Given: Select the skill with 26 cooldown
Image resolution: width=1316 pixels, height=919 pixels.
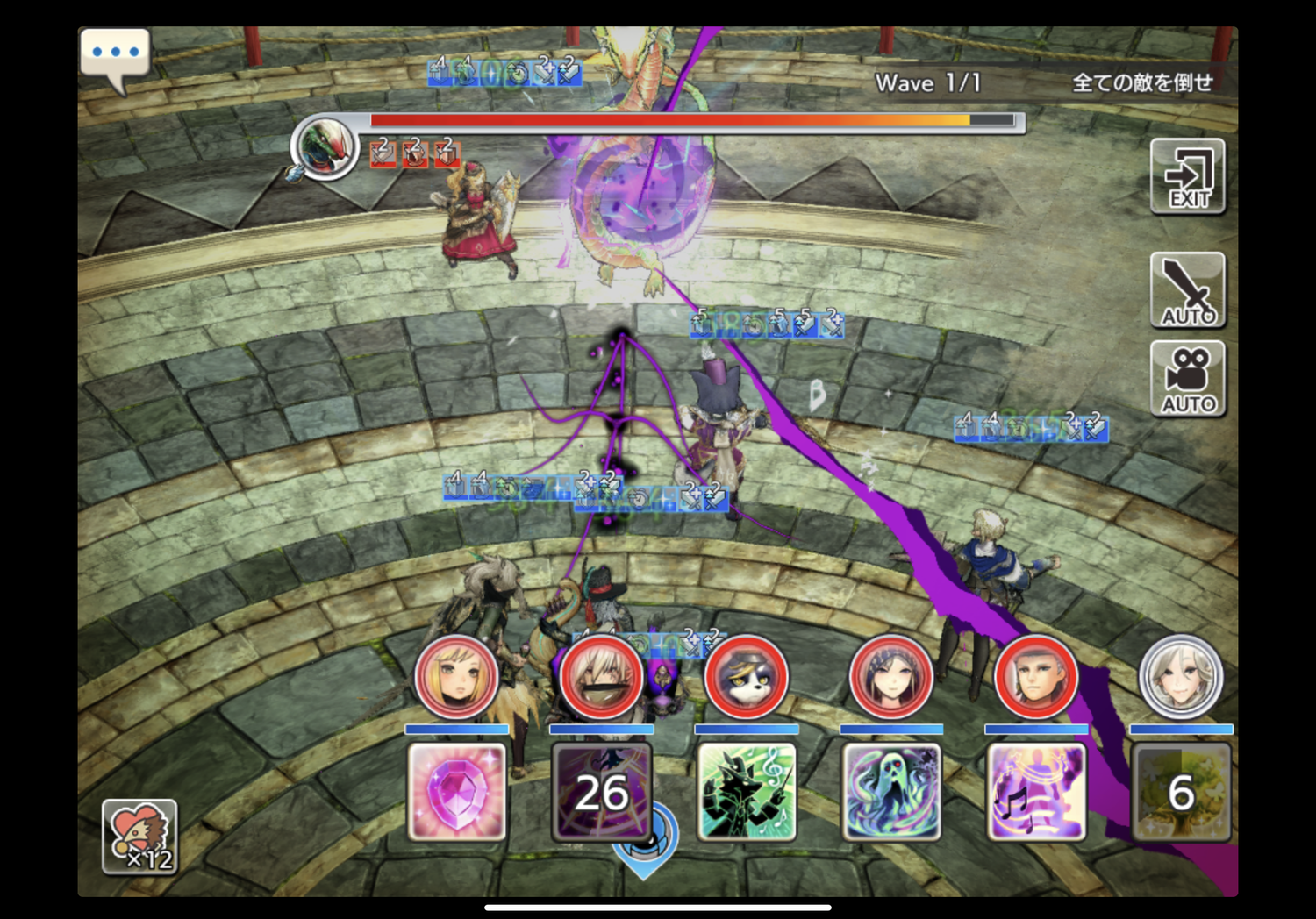Looking at the screenshot, I should pos(602,792).
